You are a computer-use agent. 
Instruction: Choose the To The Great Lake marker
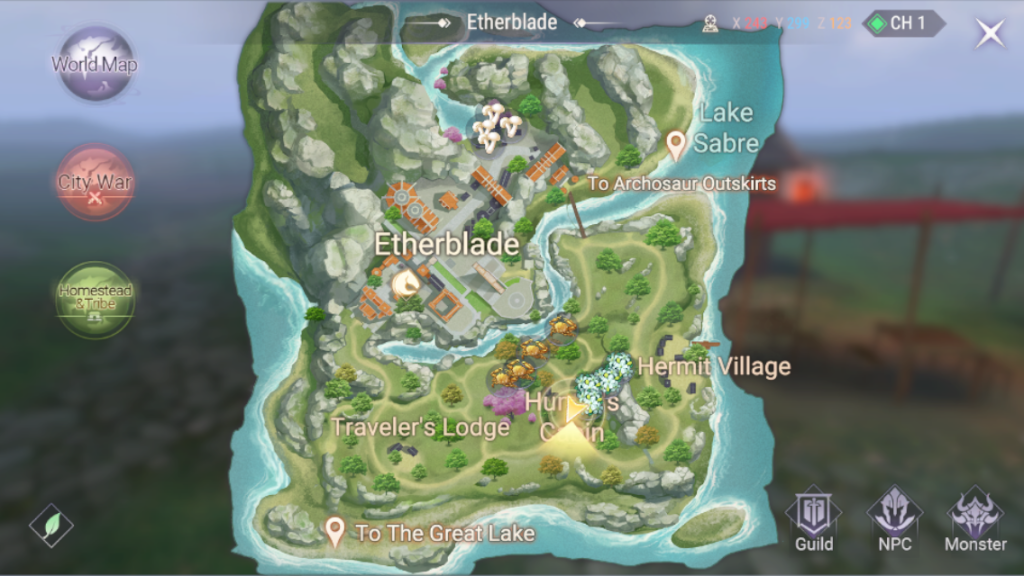click(x=336, y=532)
